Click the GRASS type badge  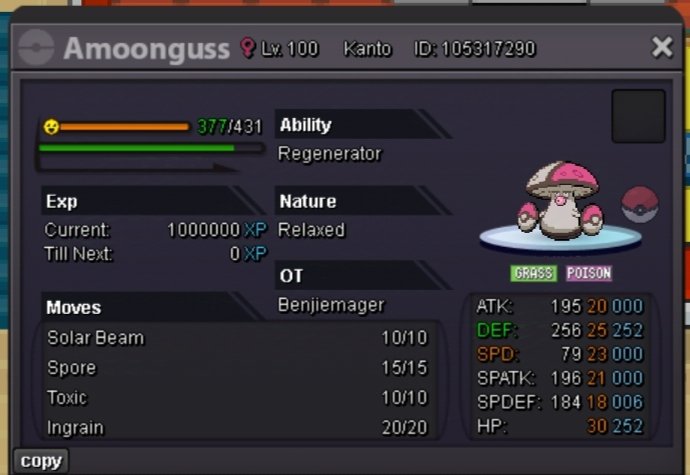(x=534, y=273)
